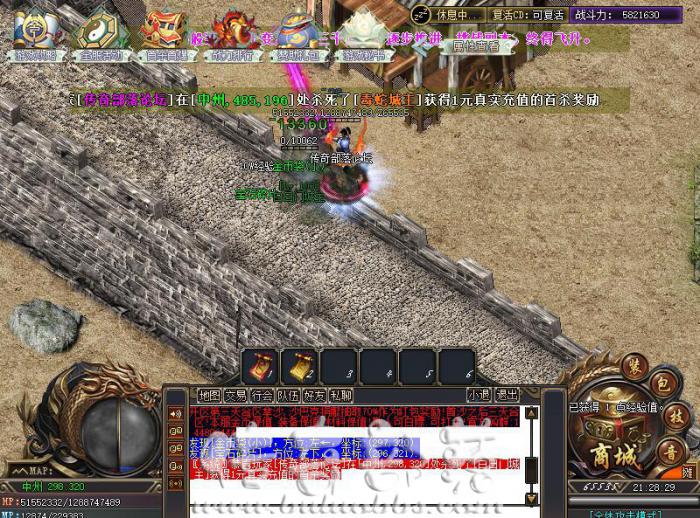Open the 技 skills panel
Image resolution: width=700 pixels, height=518 pixels.
pyautogui.click(x=675, y=415)
